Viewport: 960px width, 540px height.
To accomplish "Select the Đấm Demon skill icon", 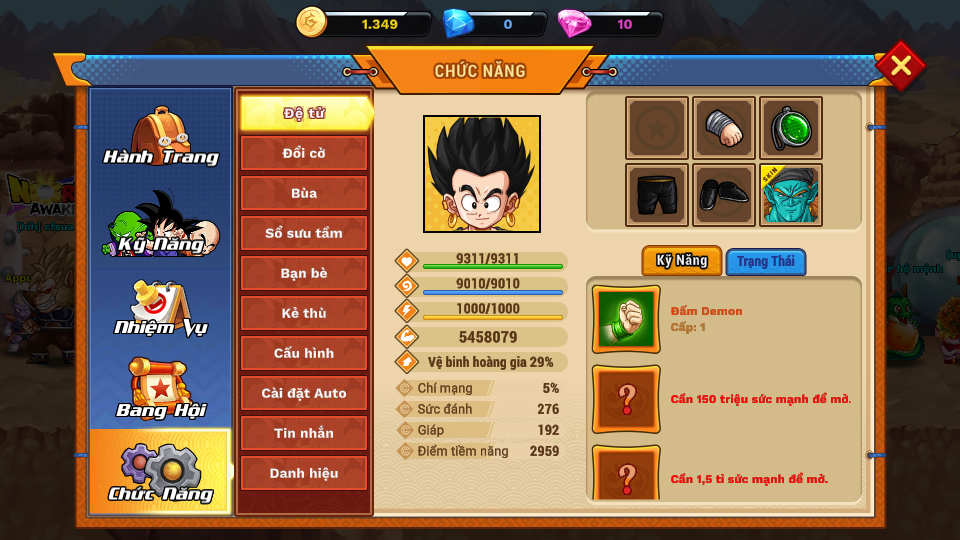I will [x=626, y=319].
